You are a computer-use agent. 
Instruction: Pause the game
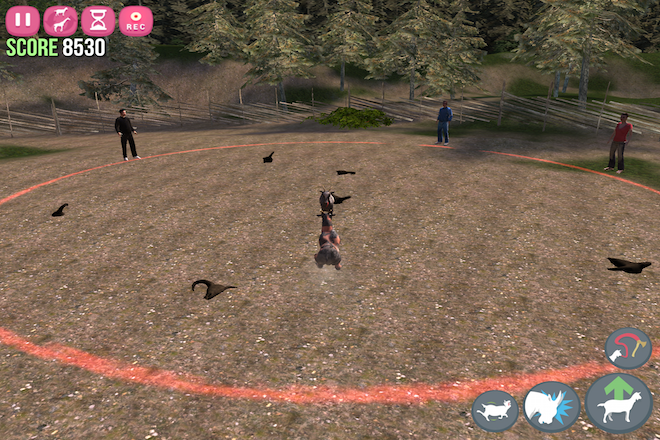(x=22, y=20)
